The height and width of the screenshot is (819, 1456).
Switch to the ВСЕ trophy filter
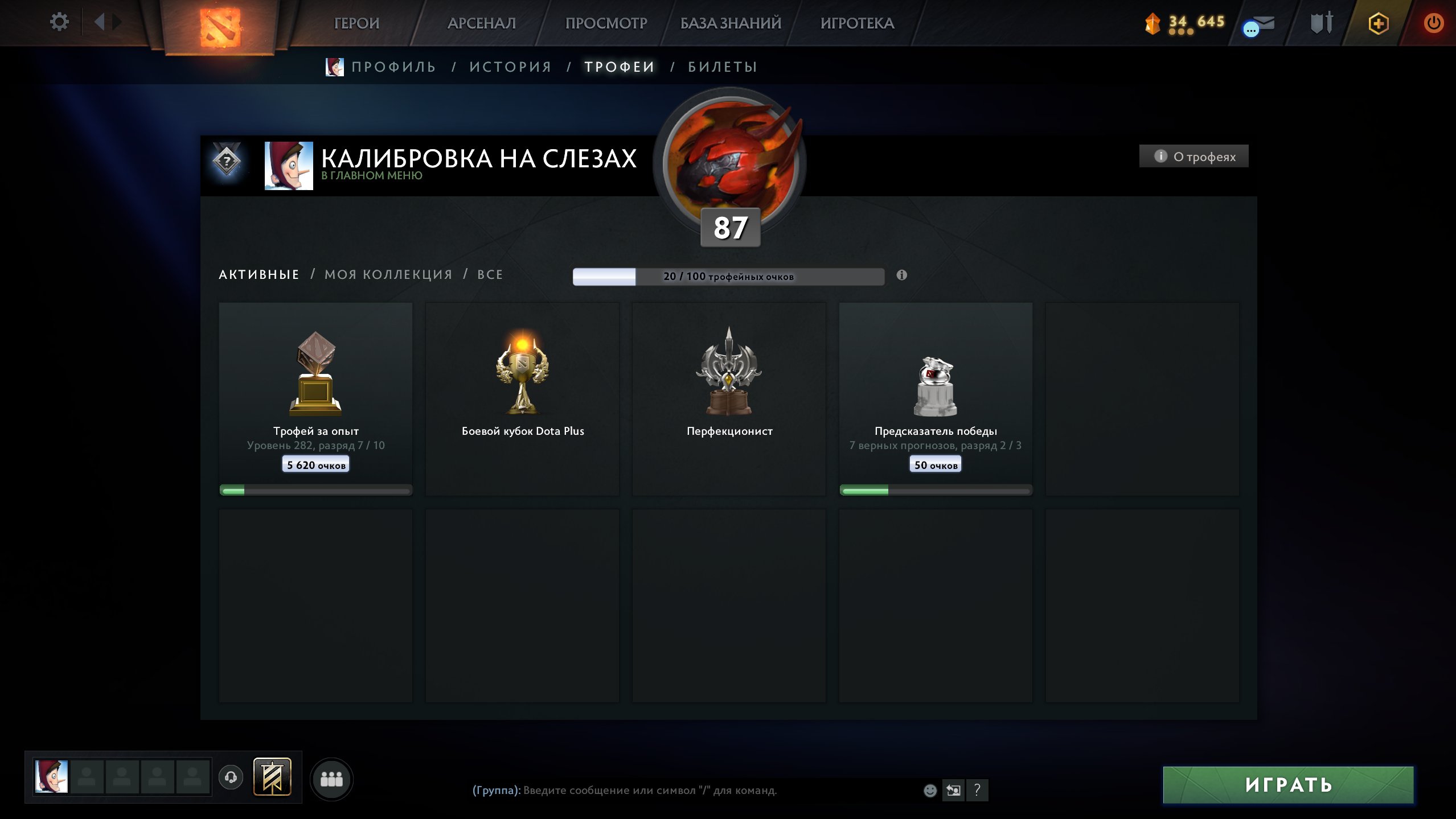pos(490,274)
